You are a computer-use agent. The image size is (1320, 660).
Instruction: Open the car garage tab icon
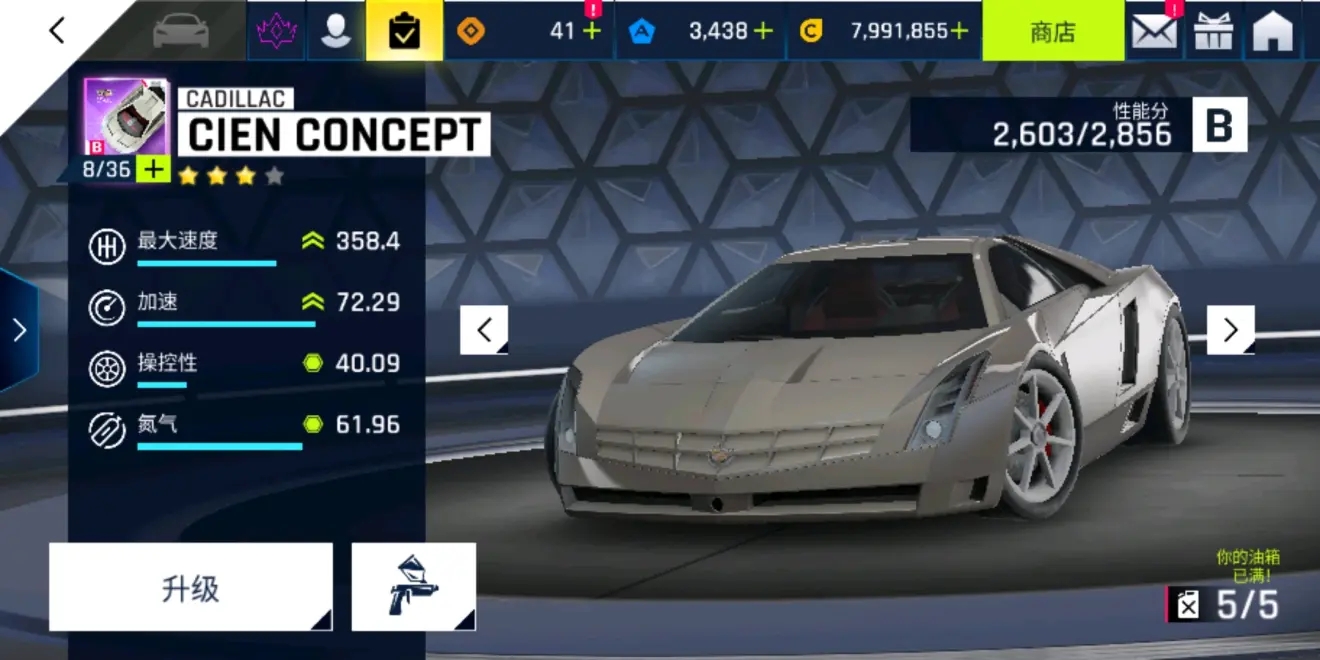click(182, 31)
